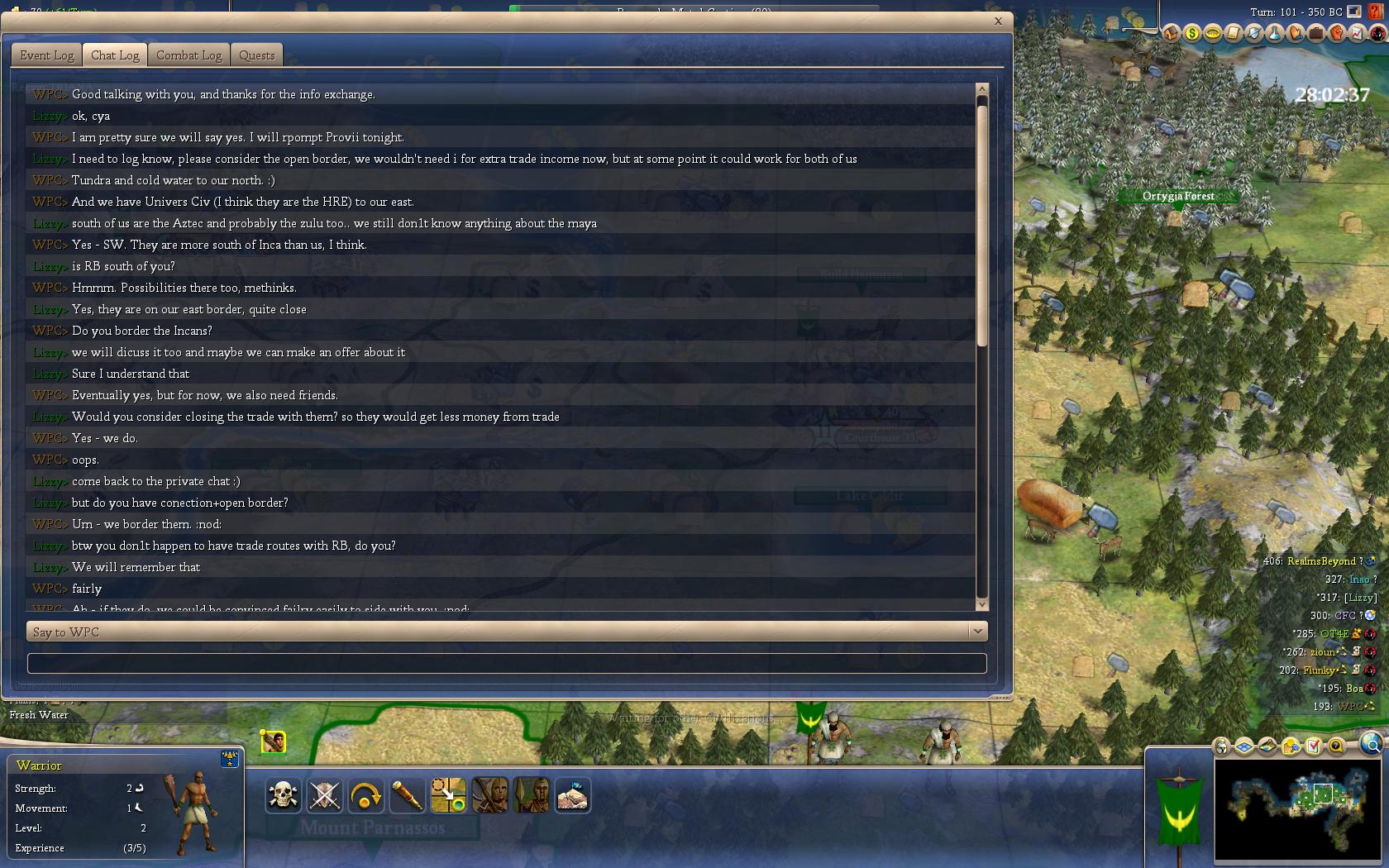
Task: Click the chat log scrollbar down arrow
Action: [982, 605]
